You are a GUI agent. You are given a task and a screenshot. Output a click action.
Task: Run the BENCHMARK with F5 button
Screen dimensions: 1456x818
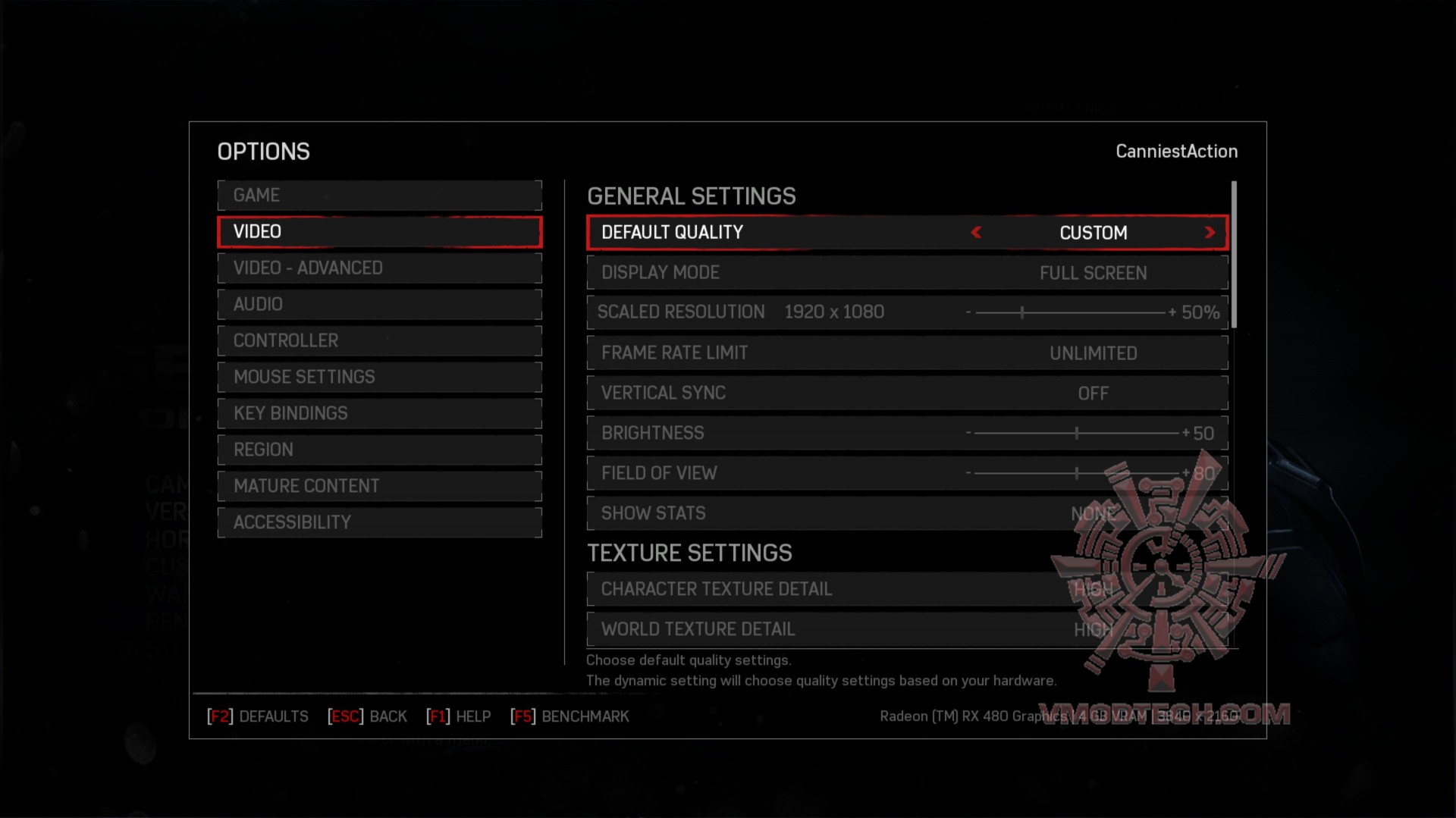click(x=571, y=716)
